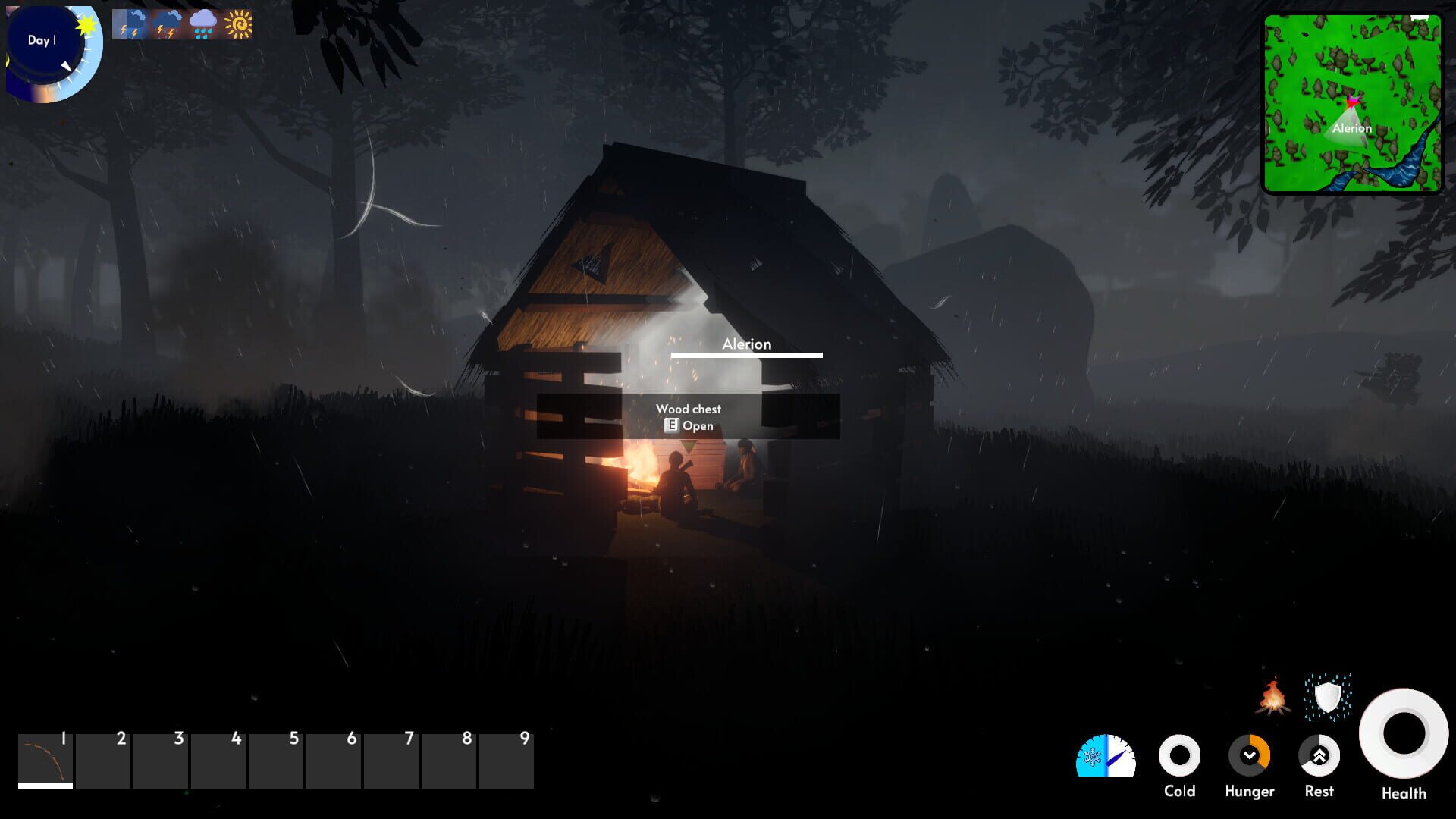Image resolution: width=1456 pixels, height=819 pixels.
Task: Select the rain cloud forecast icon
Action: point(202,24)
